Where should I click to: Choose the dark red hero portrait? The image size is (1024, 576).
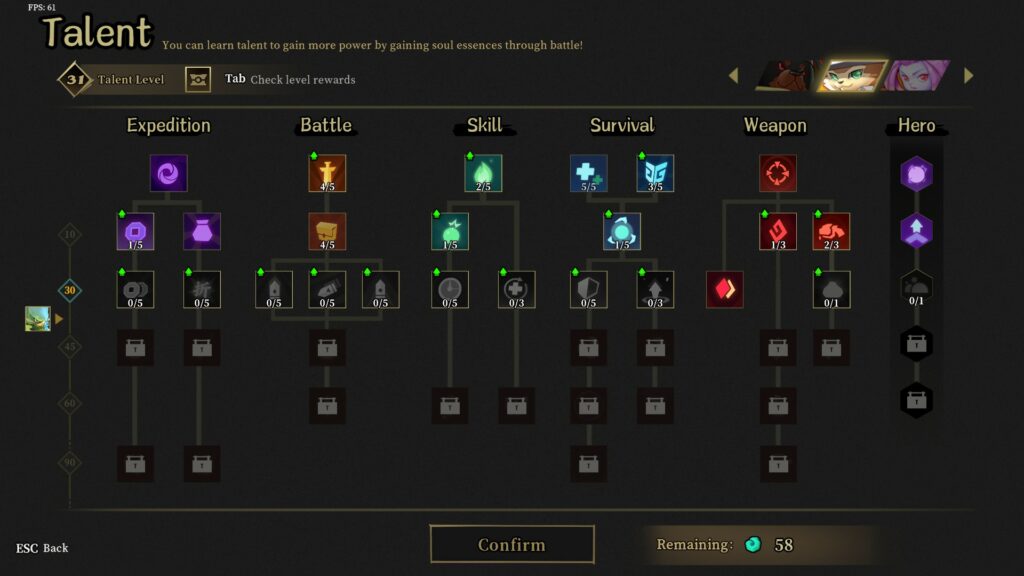pyautogui.click(x=784, y=76)
